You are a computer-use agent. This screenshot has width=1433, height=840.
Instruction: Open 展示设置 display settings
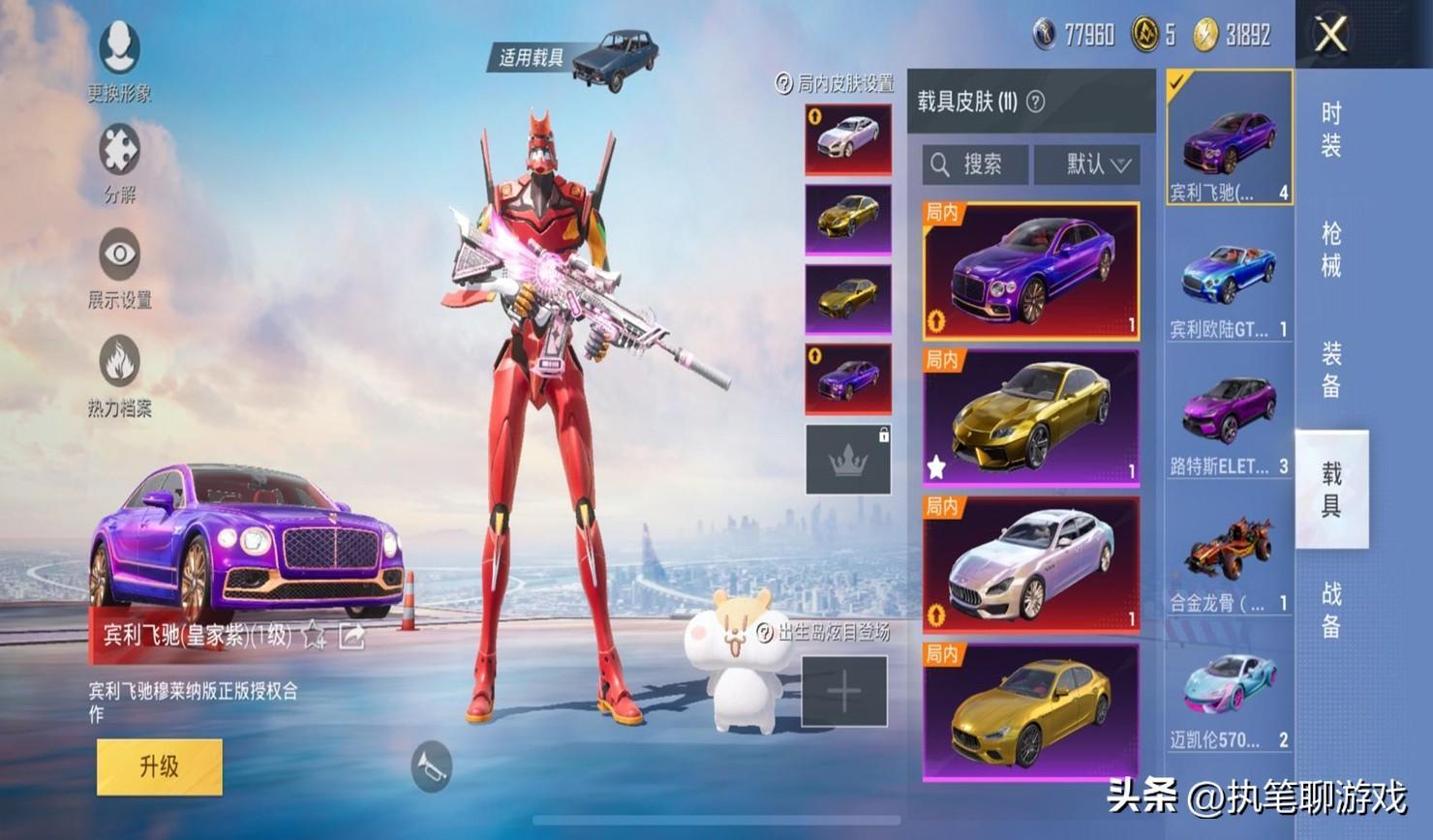pos(119,268)
